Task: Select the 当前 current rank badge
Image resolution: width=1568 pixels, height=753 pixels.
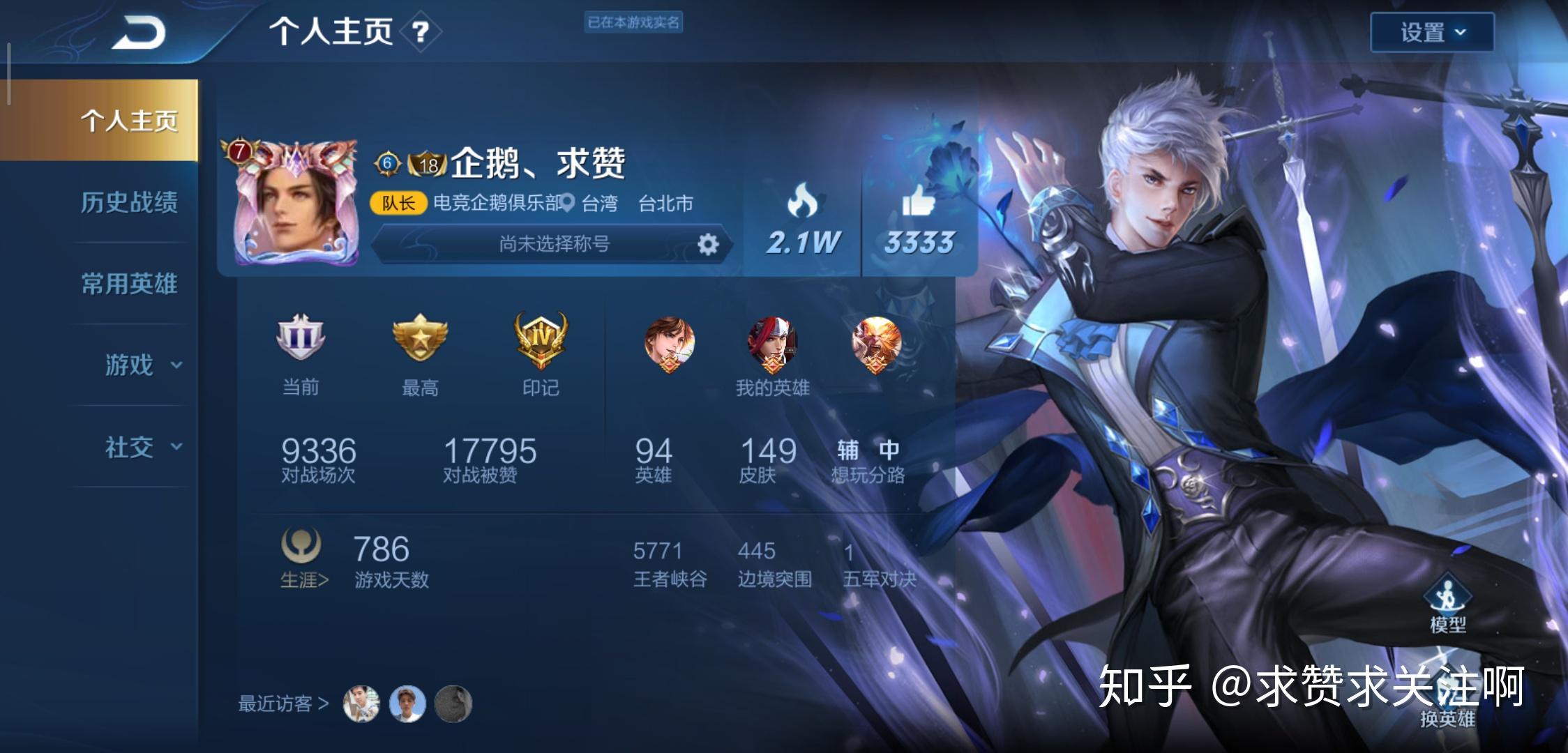Action: (301, 342)
